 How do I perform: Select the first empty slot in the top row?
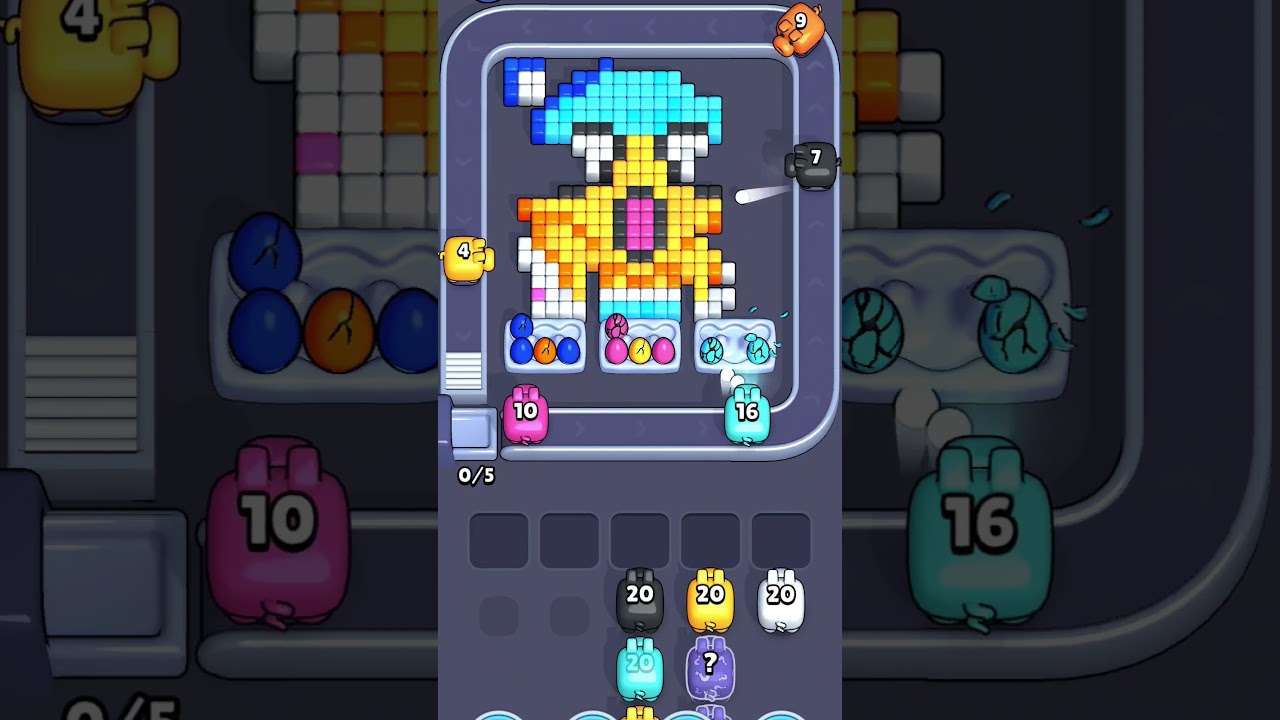pos(498,538)
